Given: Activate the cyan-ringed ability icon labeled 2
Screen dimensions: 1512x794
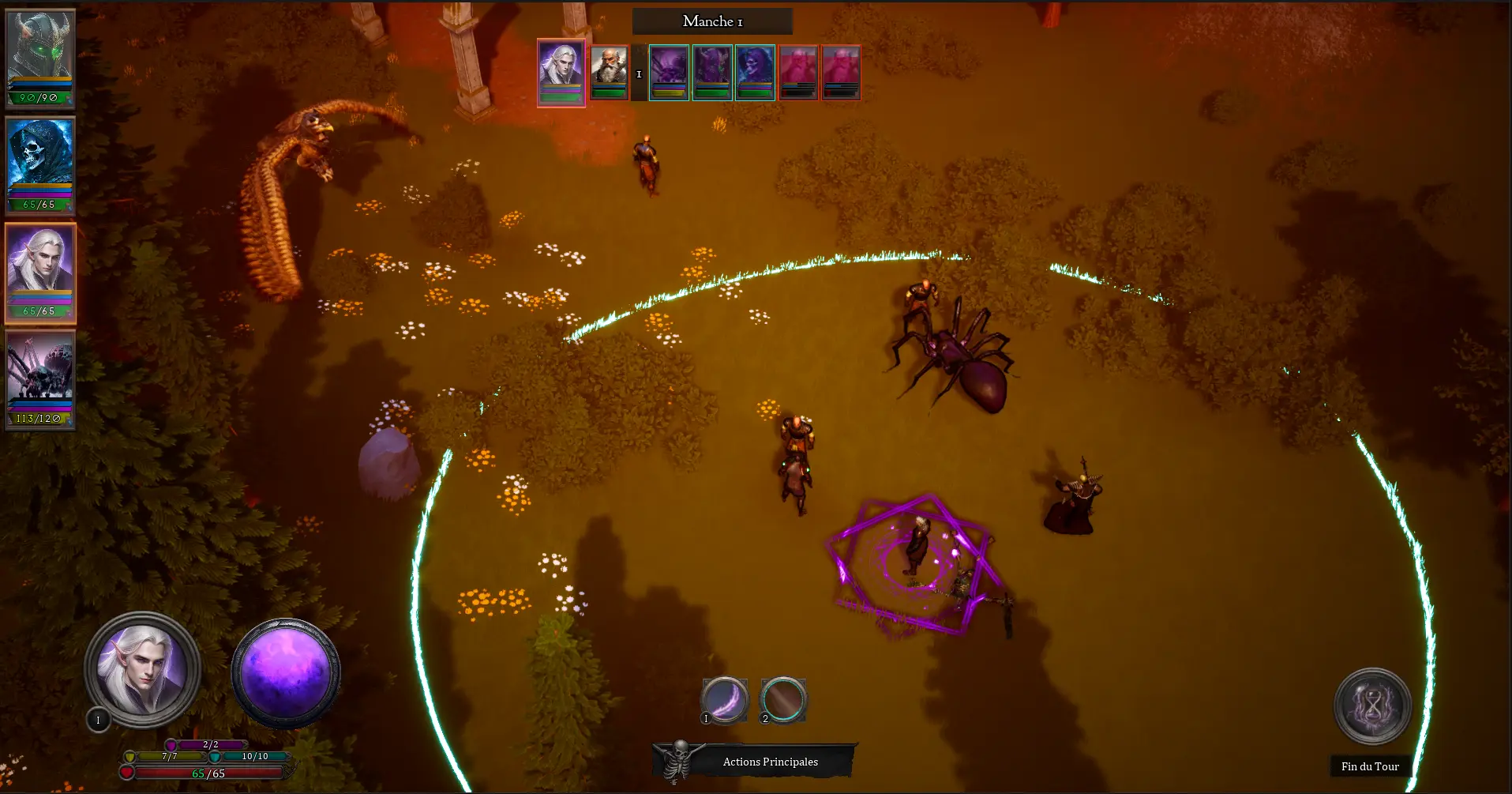Looking at the screenshot, I should coord(782,699).
